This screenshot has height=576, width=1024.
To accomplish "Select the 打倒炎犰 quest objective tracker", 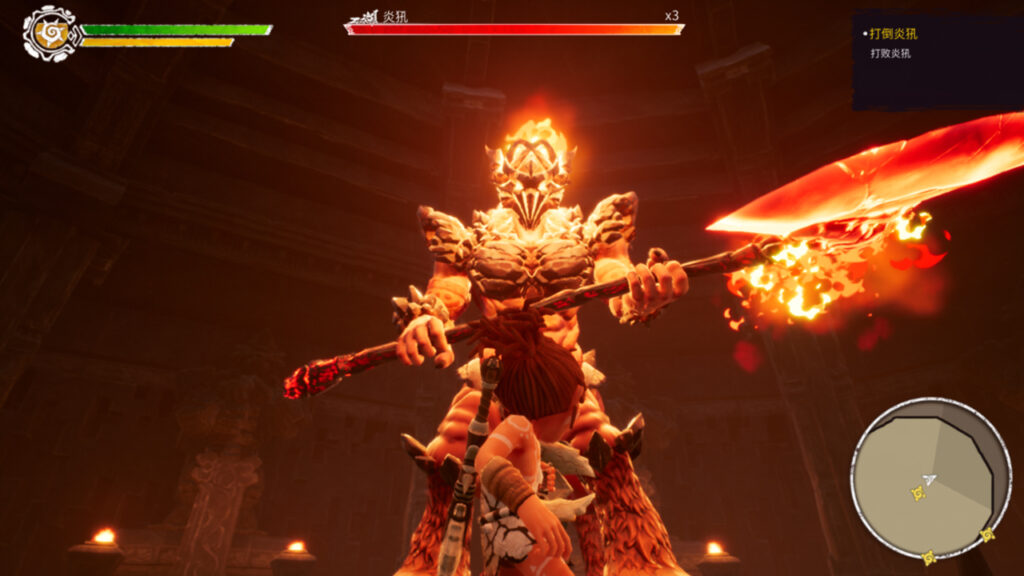I will tap(893, 34).
